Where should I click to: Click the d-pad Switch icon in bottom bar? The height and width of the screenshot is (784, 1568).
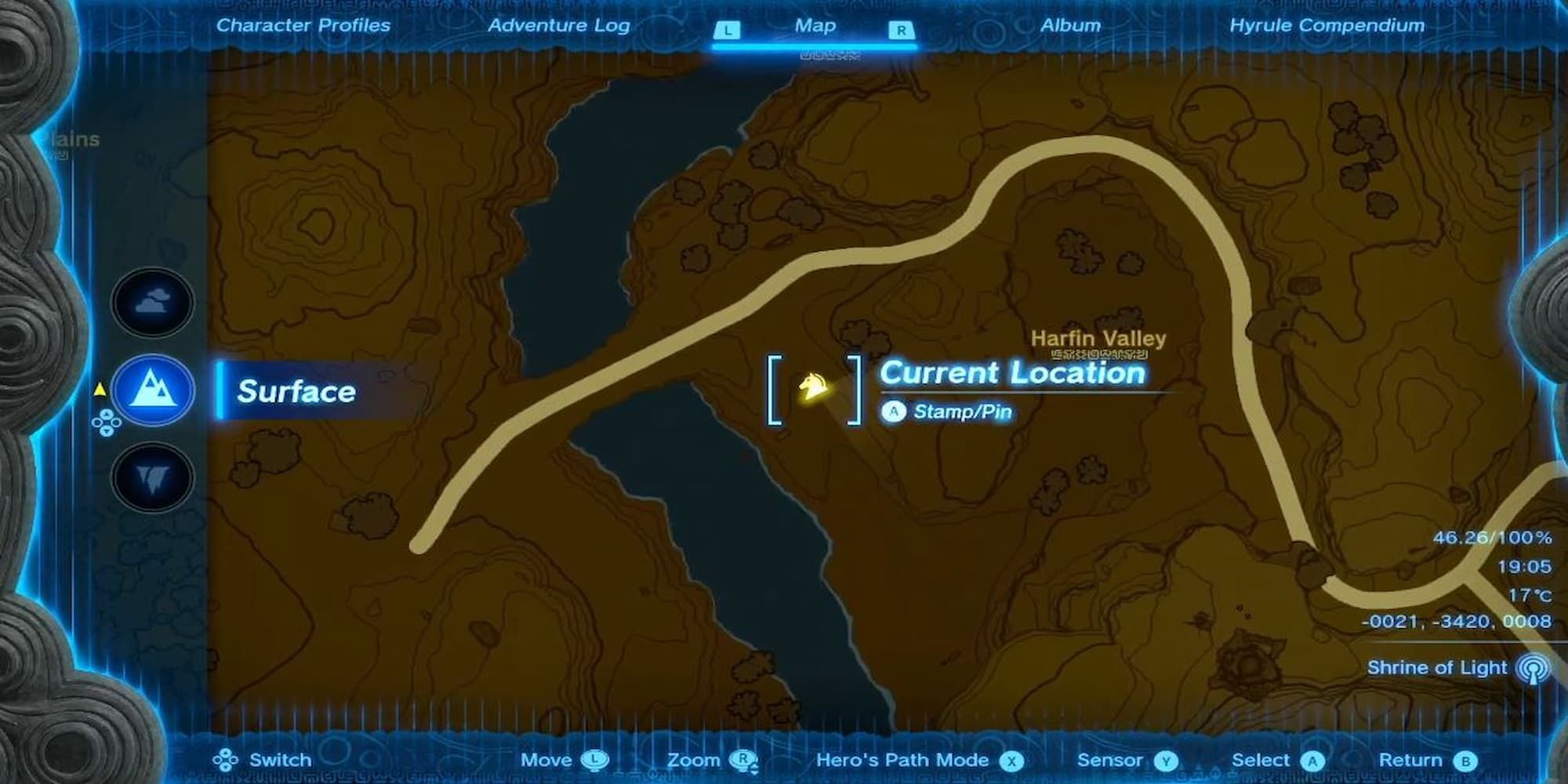pos(228,759)
